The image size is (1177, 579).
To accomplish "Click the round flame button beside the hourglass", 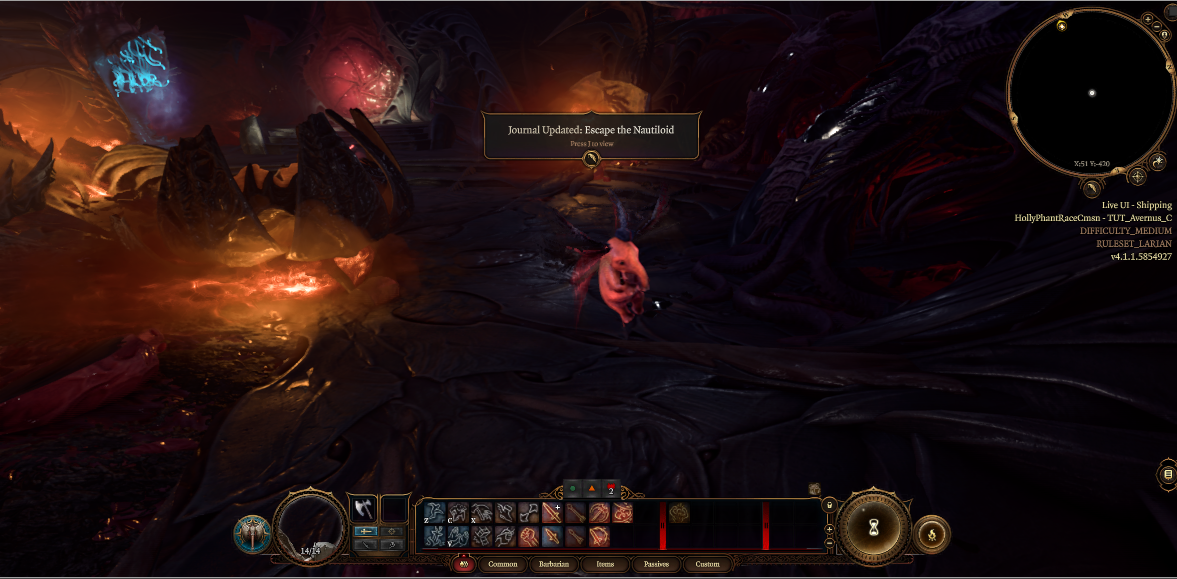I will click(932, 535).
